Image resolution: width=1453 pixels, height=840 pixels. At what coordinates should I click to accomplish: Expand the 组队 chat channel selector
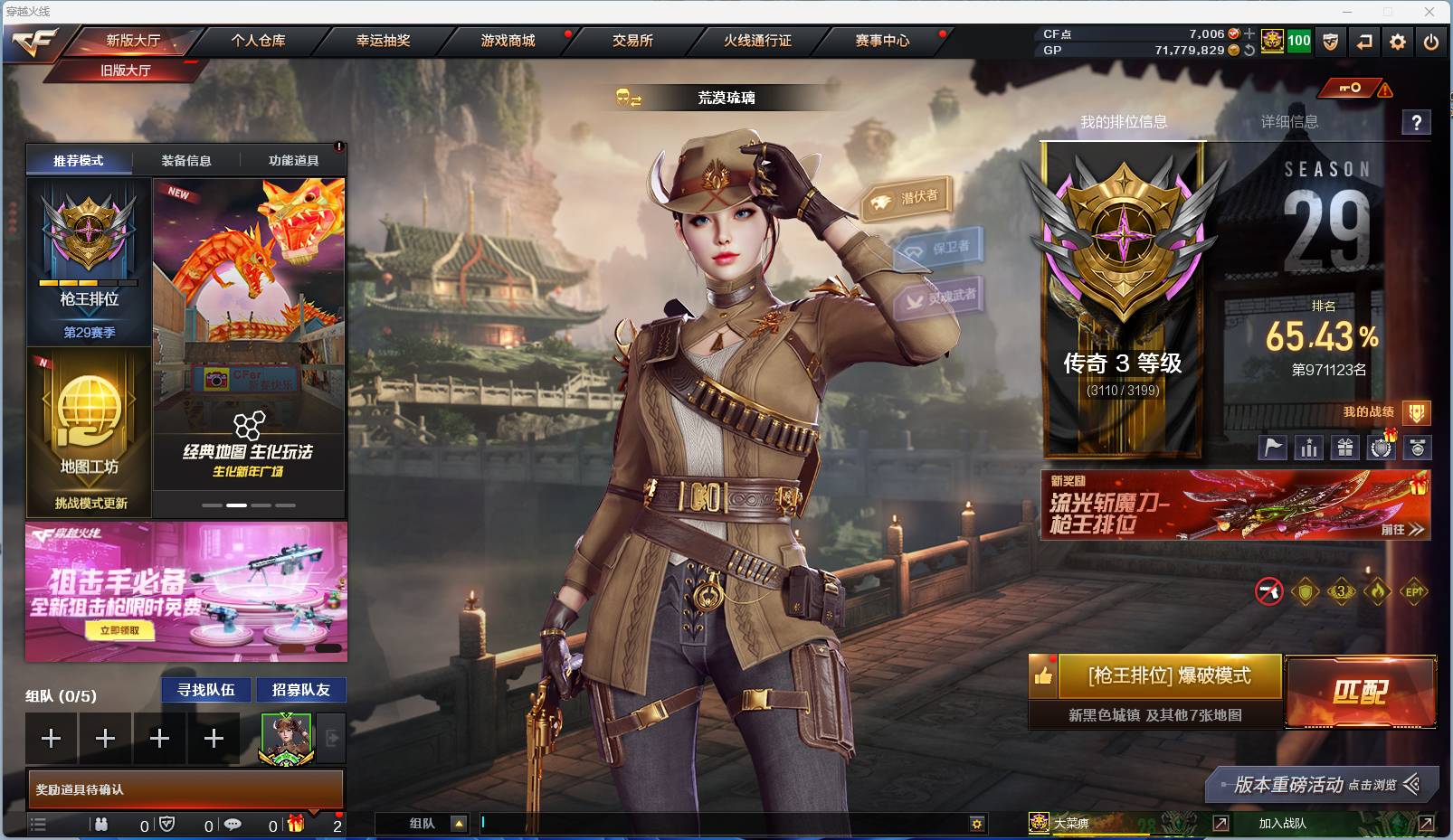click(x=461, y=824)
